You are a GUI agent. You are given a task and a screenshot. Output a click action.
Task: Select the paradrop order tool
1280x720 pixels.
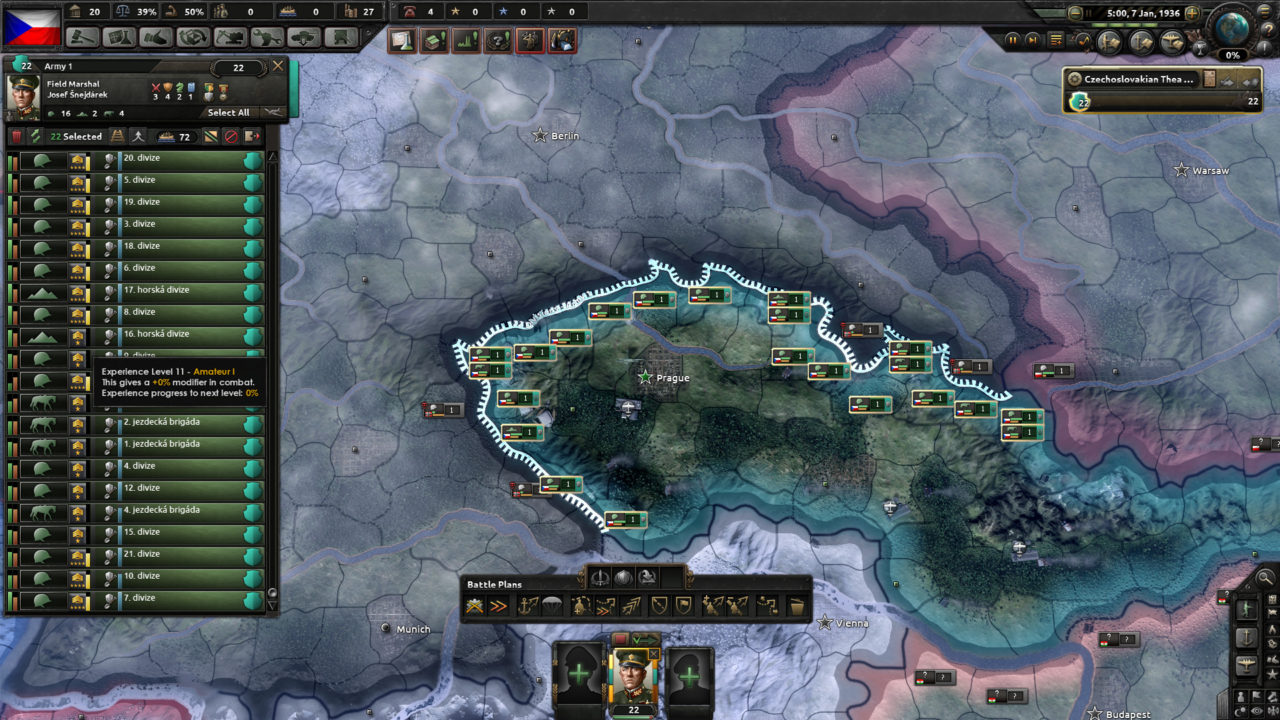point(553,604)
